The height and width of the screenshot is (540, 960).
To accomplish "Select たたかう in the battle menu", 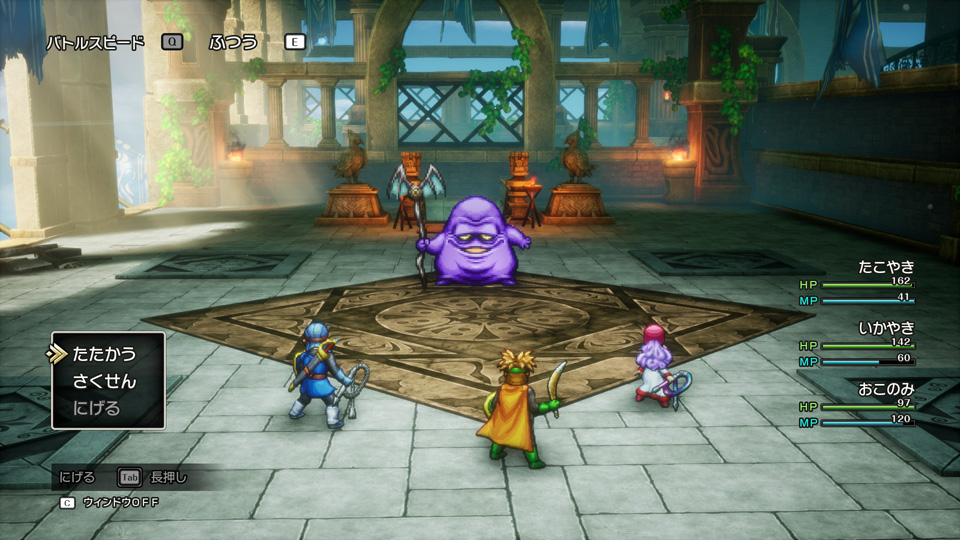I will tap(104, 354).
